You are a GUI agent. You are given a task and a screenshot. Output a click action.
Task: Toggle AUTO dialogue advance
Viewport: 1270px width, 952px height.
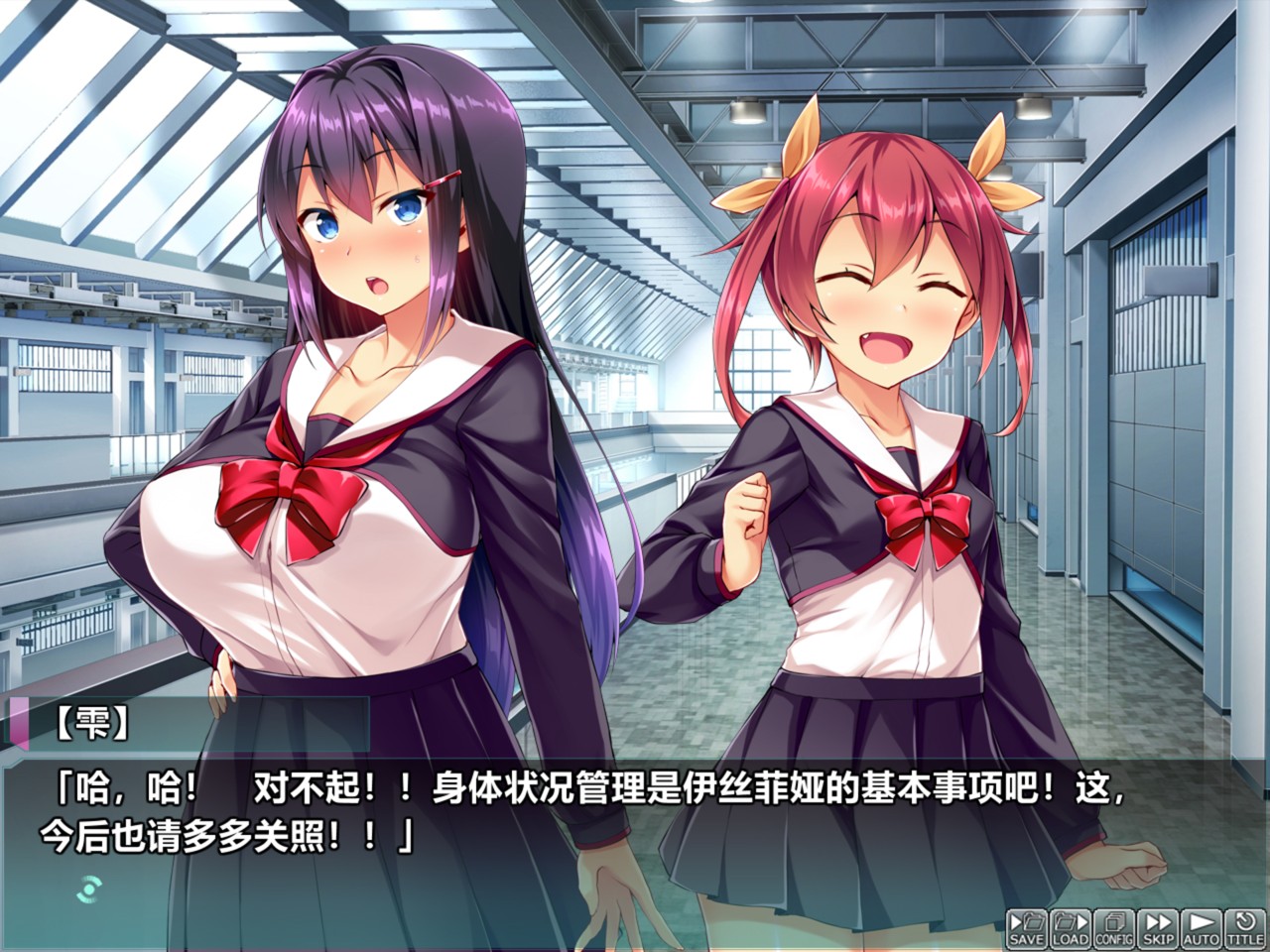pos(1202,926)
